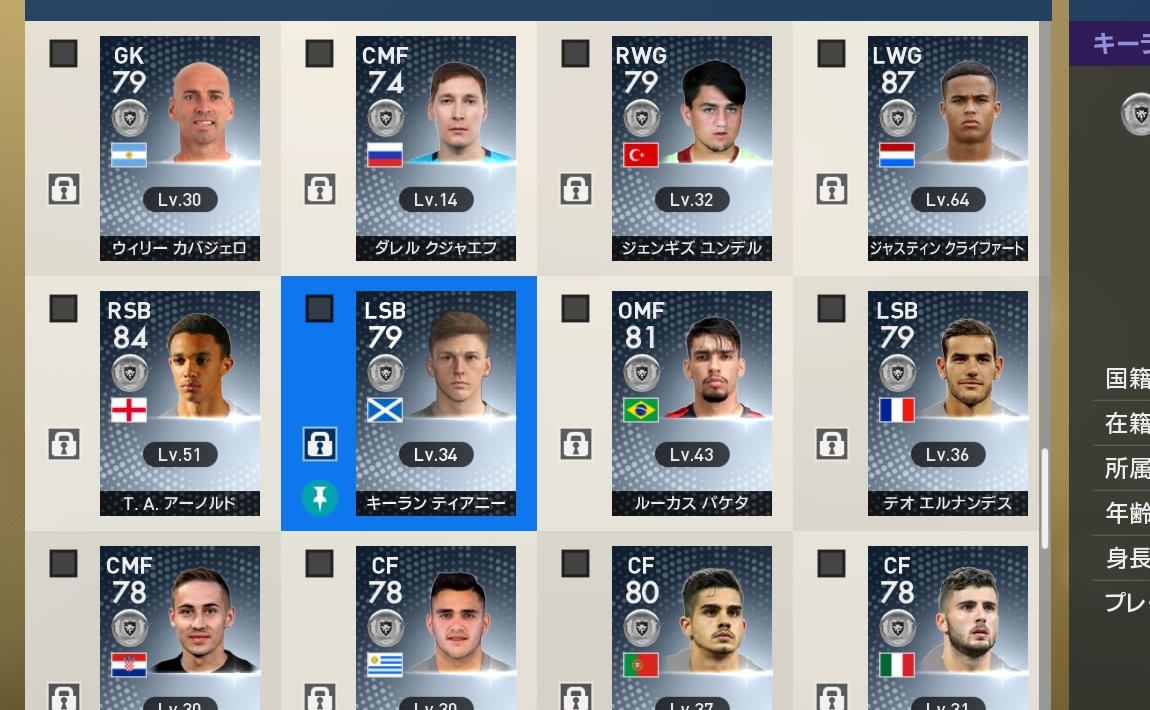The width and height of the screenshot is (1150, 710).
Task: Select the OMF 81 Brazil player card
Action: click(x=692, y=403)
